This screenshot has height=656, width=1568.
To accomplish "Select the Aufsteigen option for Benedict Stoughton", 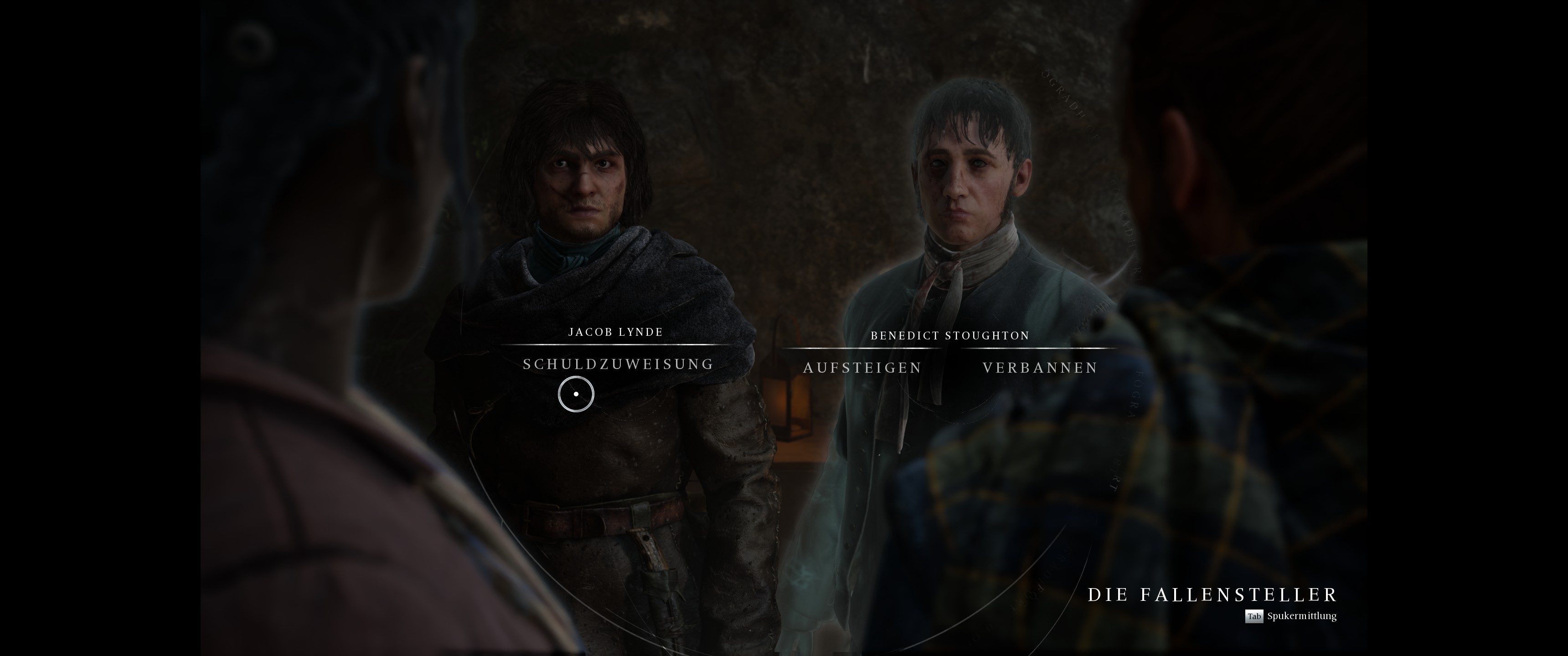I will coord(862,368).
